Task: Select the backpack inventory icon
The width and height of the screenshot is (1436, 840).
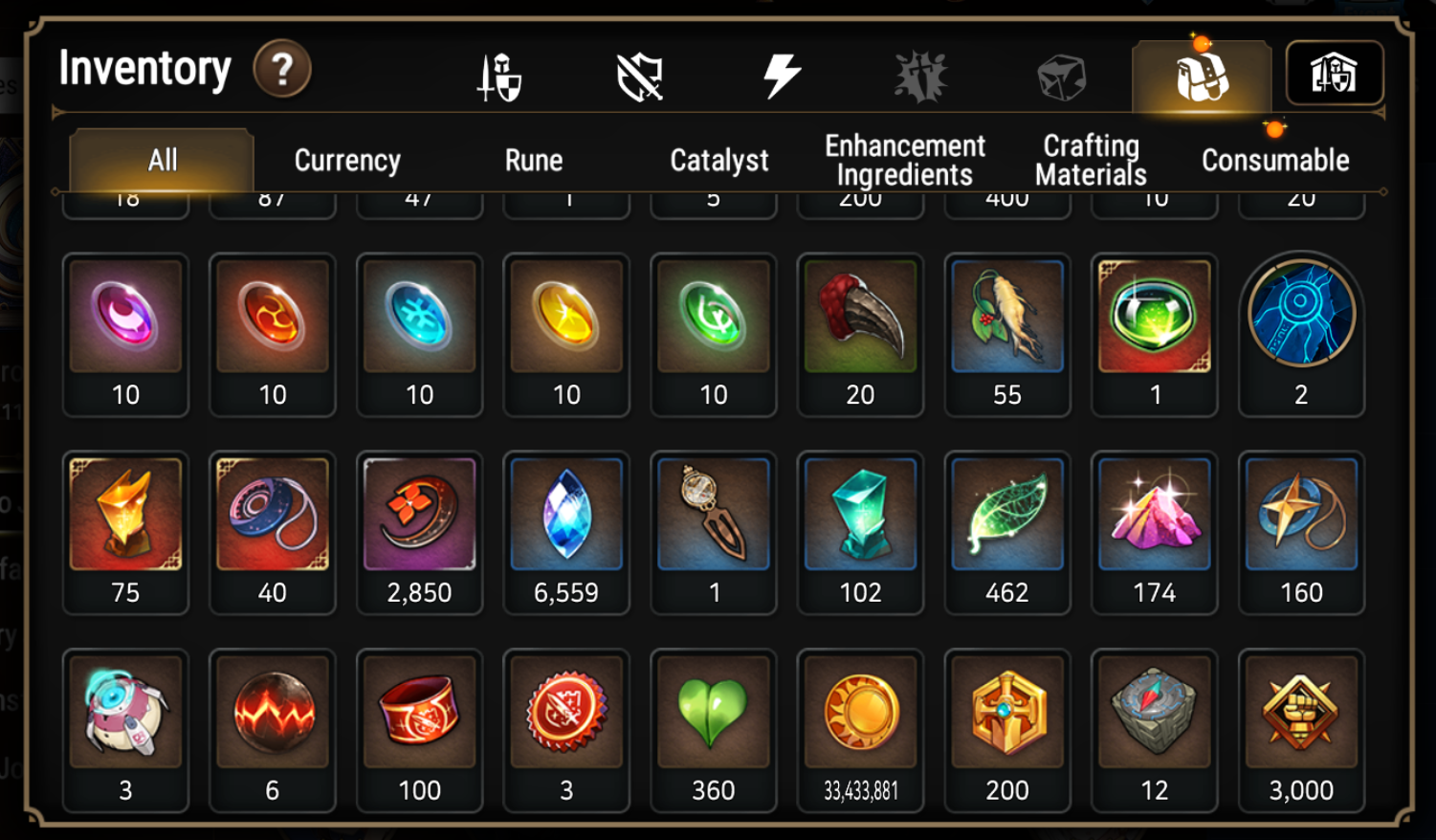Action: (x=1202, y=73)
